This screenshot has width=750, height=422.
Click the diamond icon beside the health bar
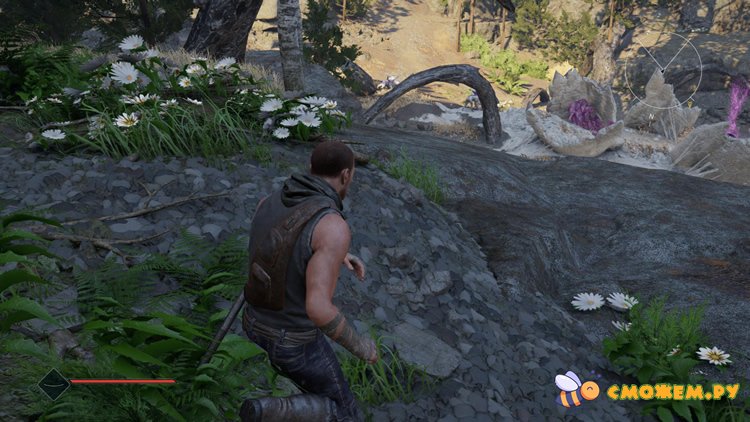53,383
